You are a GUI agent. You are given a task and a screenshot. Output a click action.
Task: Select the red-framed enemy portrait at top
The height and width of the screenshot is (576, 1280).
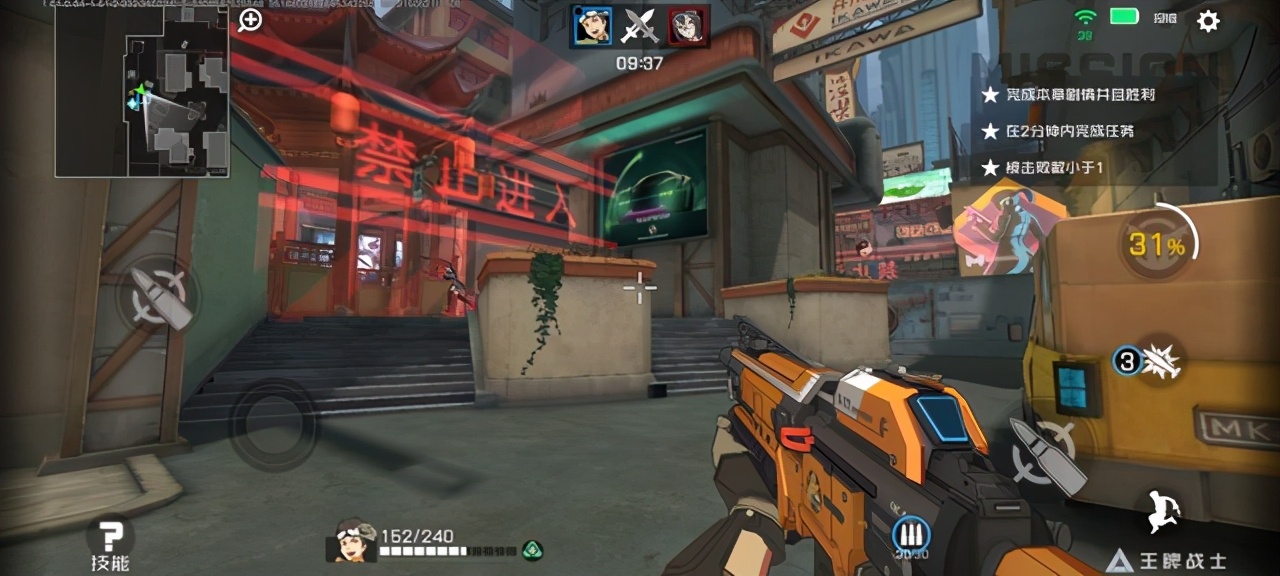click(688, 26)
